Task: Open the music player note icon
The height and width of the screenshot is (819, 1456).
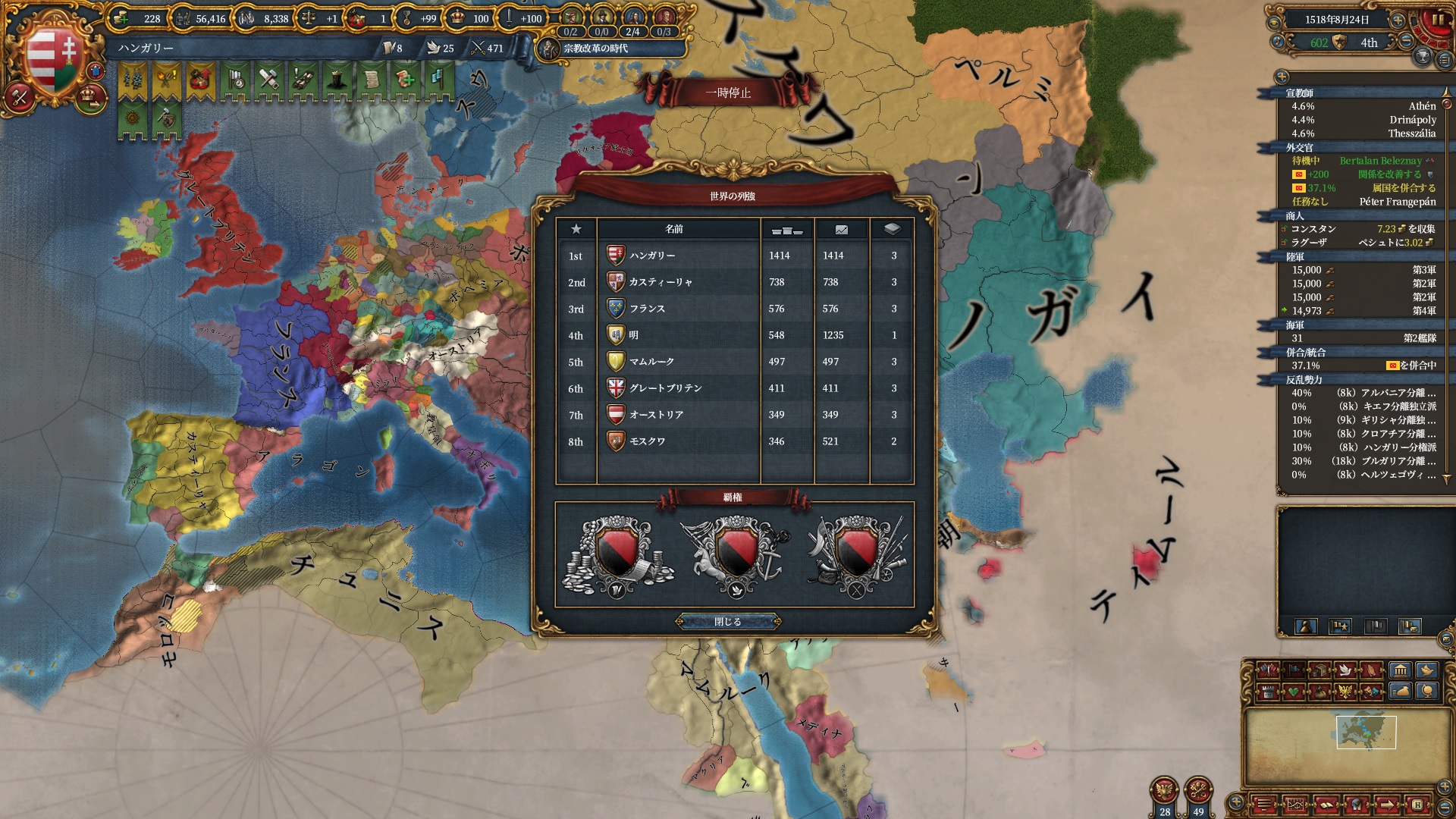Action: tap(1279, 42)
